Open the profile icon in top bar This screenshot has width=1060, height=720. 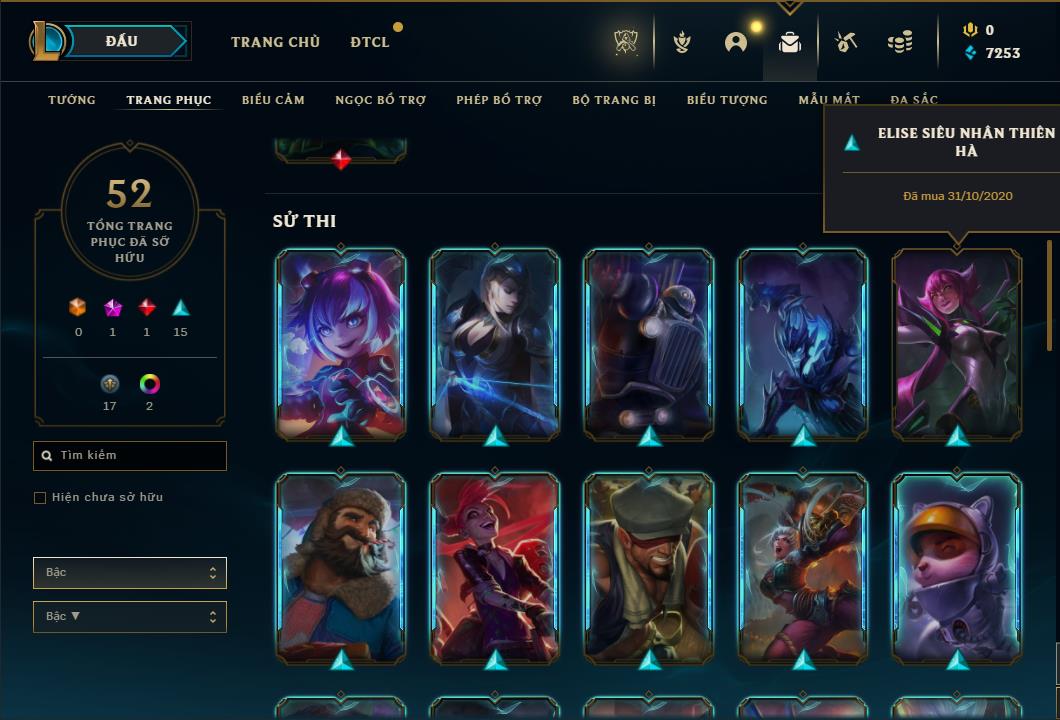point(736,42)
